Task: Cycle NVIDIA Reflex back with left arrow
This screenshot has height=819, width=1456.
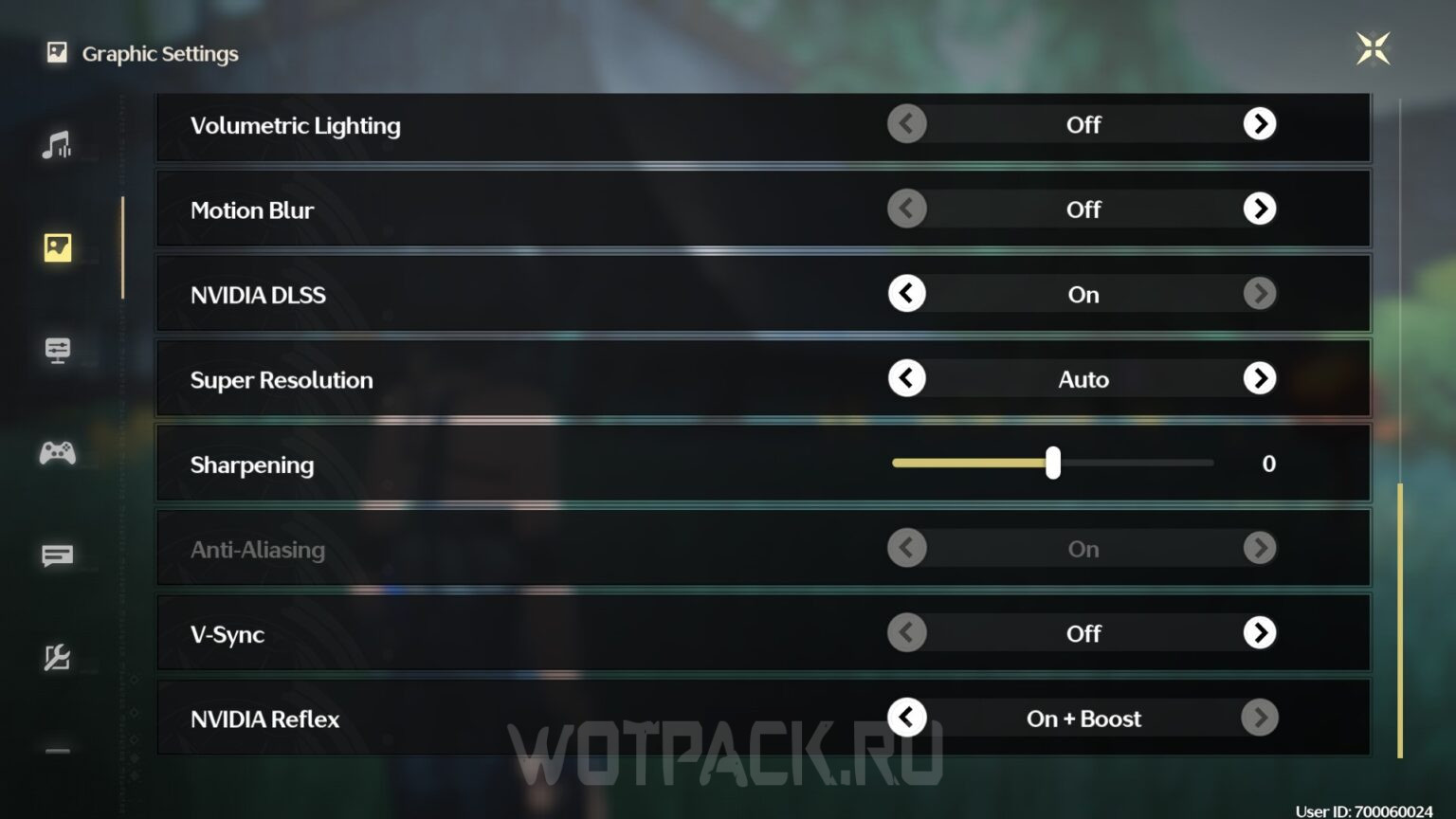Action: point(906,718)
